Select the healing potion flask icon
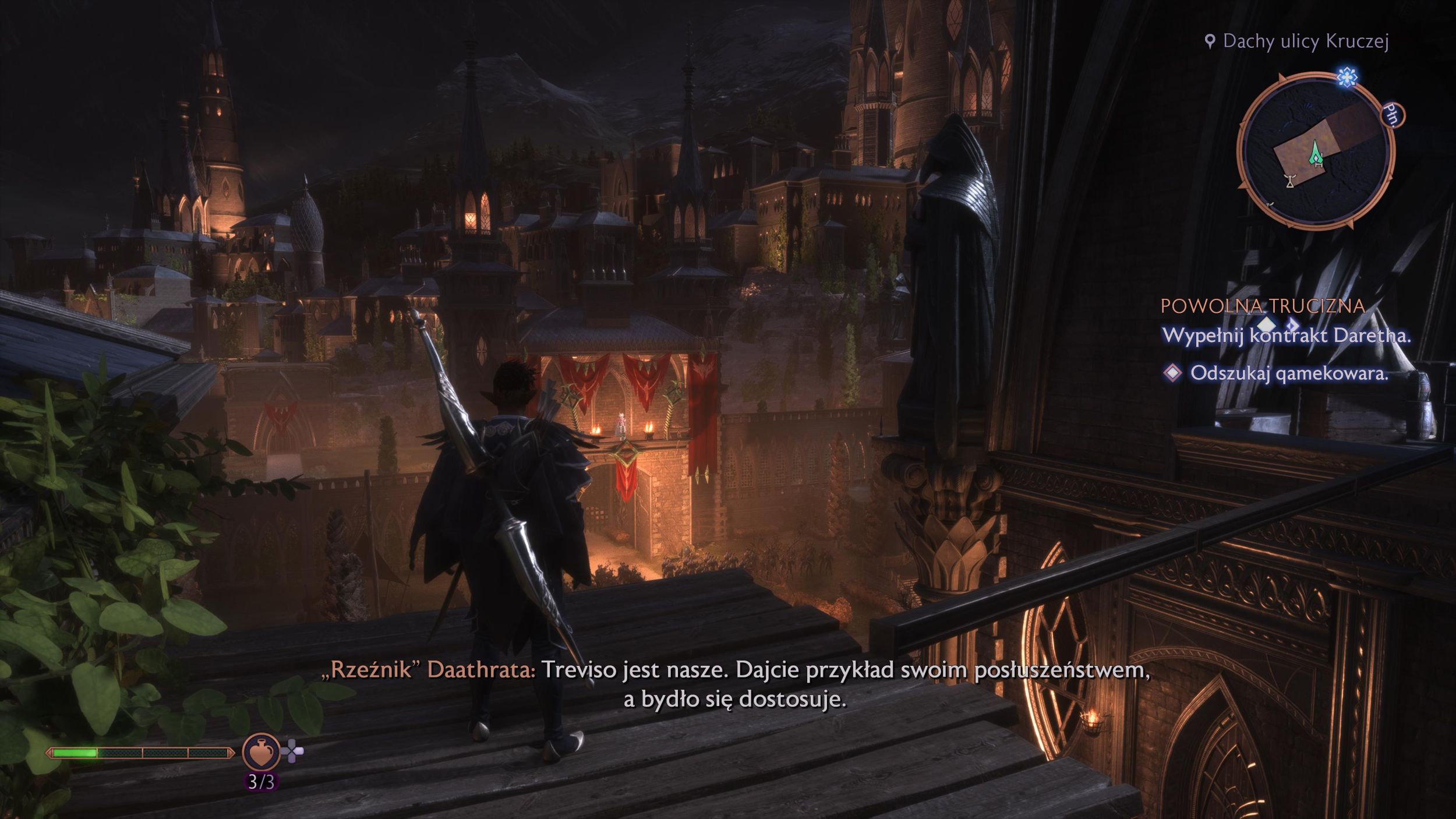 click(x=261, y=751)
